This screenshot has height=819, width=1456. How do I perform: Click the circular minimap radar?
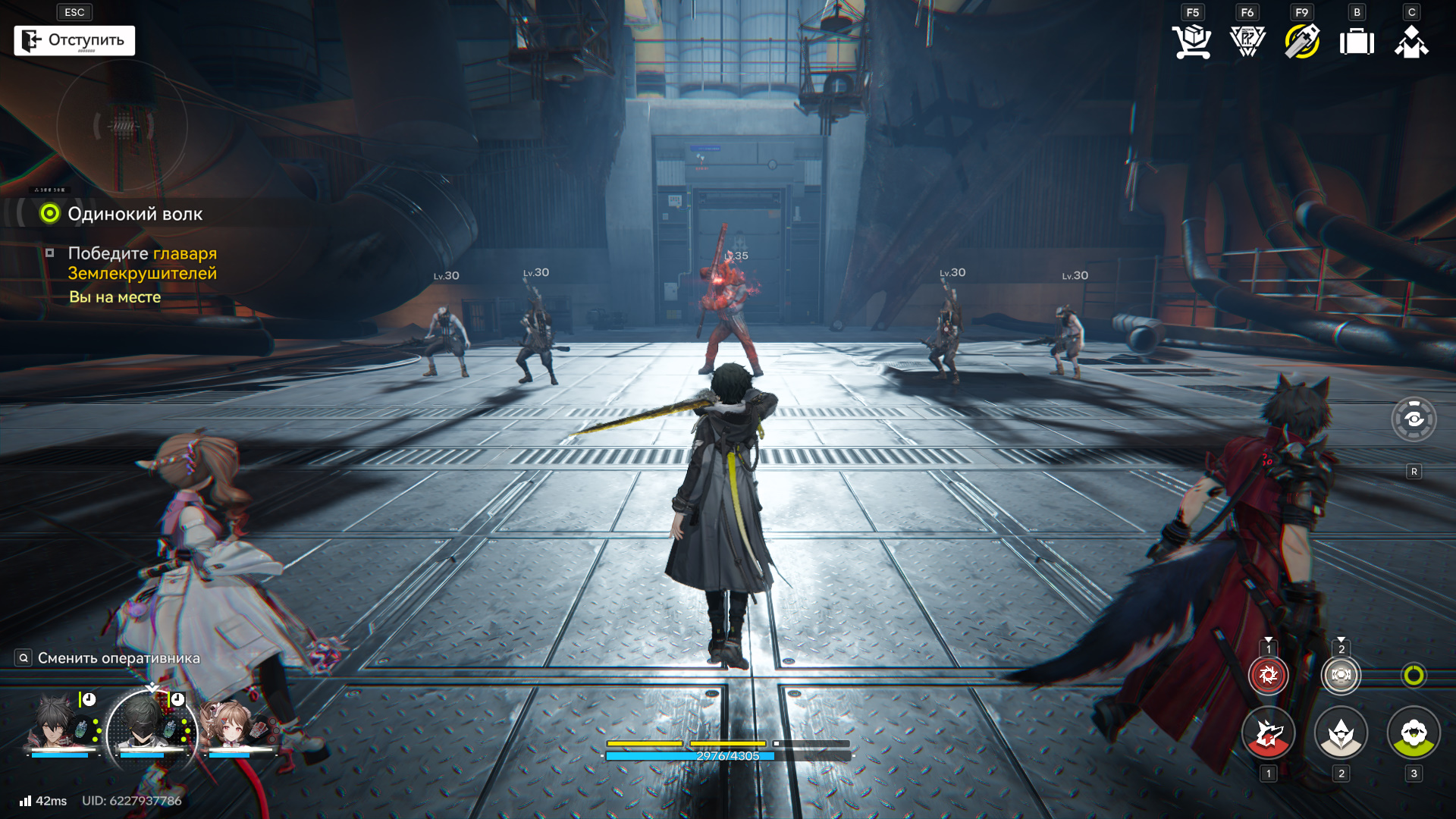pyautogui.click(x=122, y=127)
